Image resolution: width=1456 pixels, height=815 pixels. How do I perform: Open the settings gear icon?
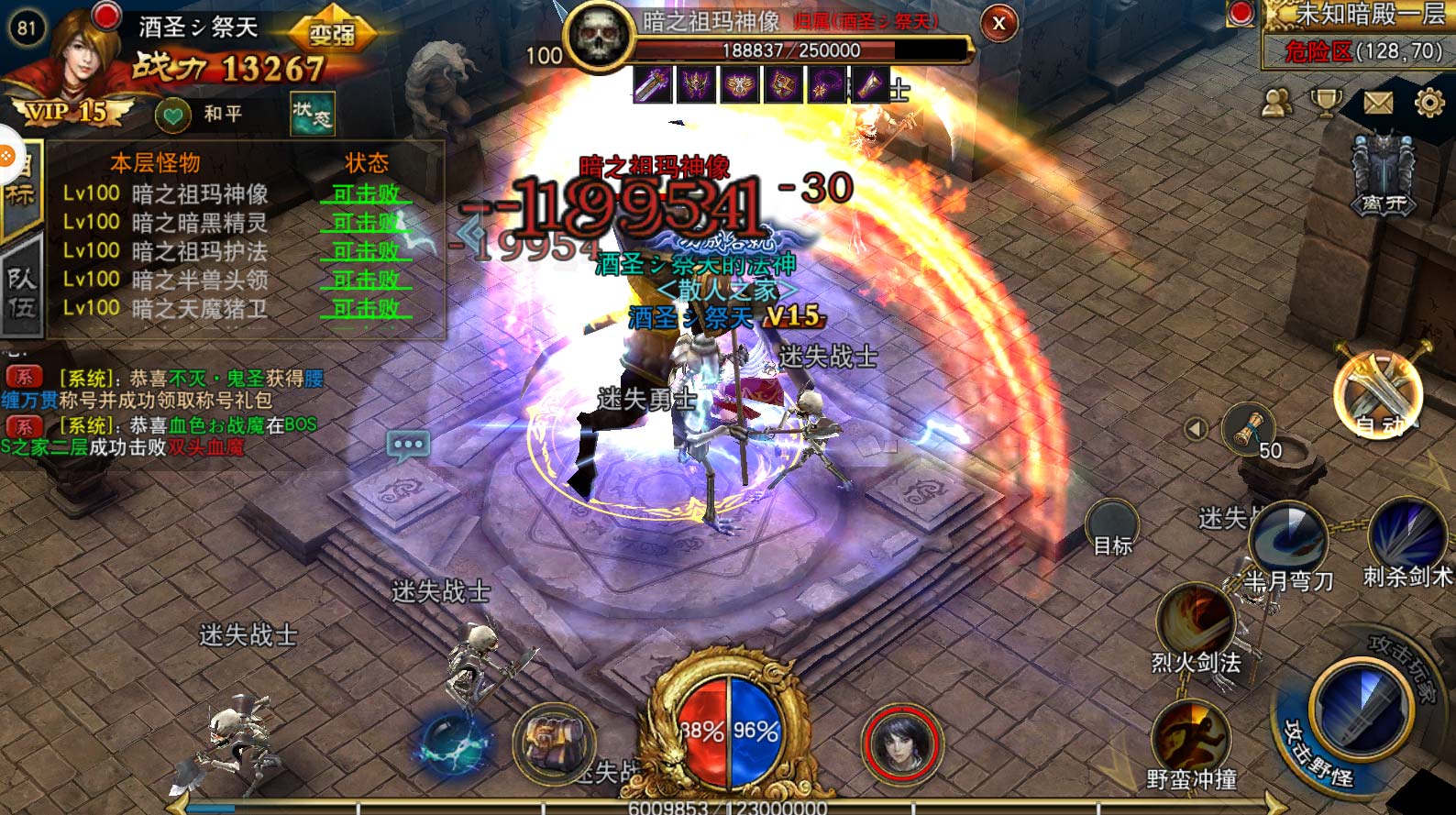pos(1428,104)
